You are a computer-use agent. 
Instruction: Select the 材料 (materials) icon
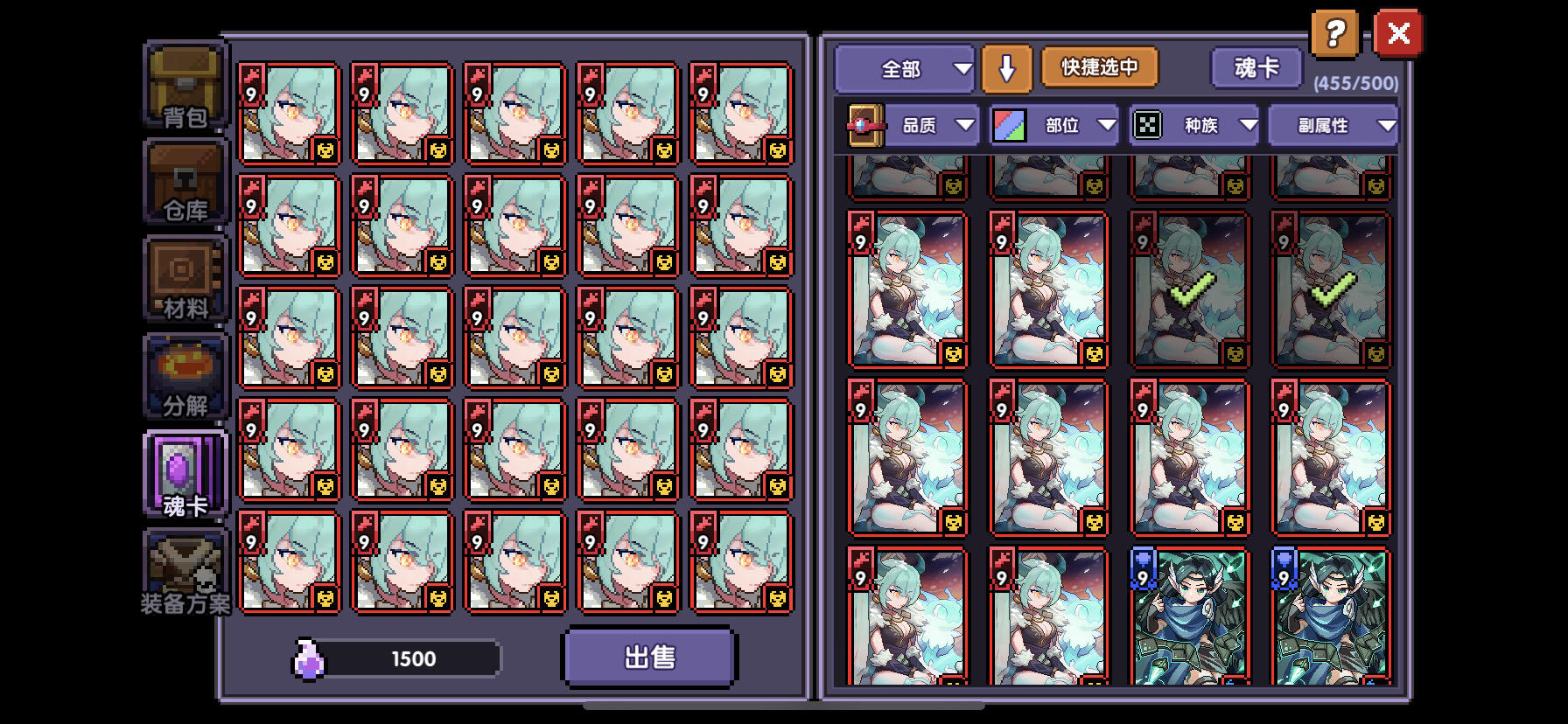[x=183, y=280]
